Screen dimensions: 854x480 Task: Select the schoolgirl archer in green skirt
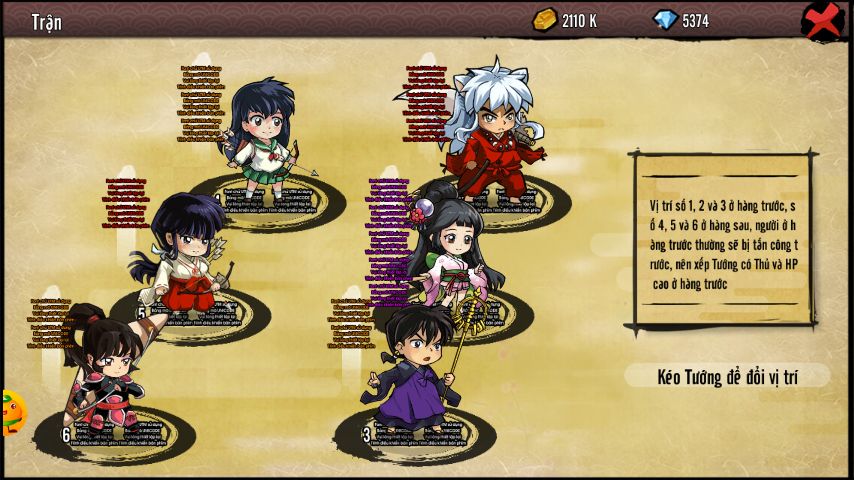262,135
